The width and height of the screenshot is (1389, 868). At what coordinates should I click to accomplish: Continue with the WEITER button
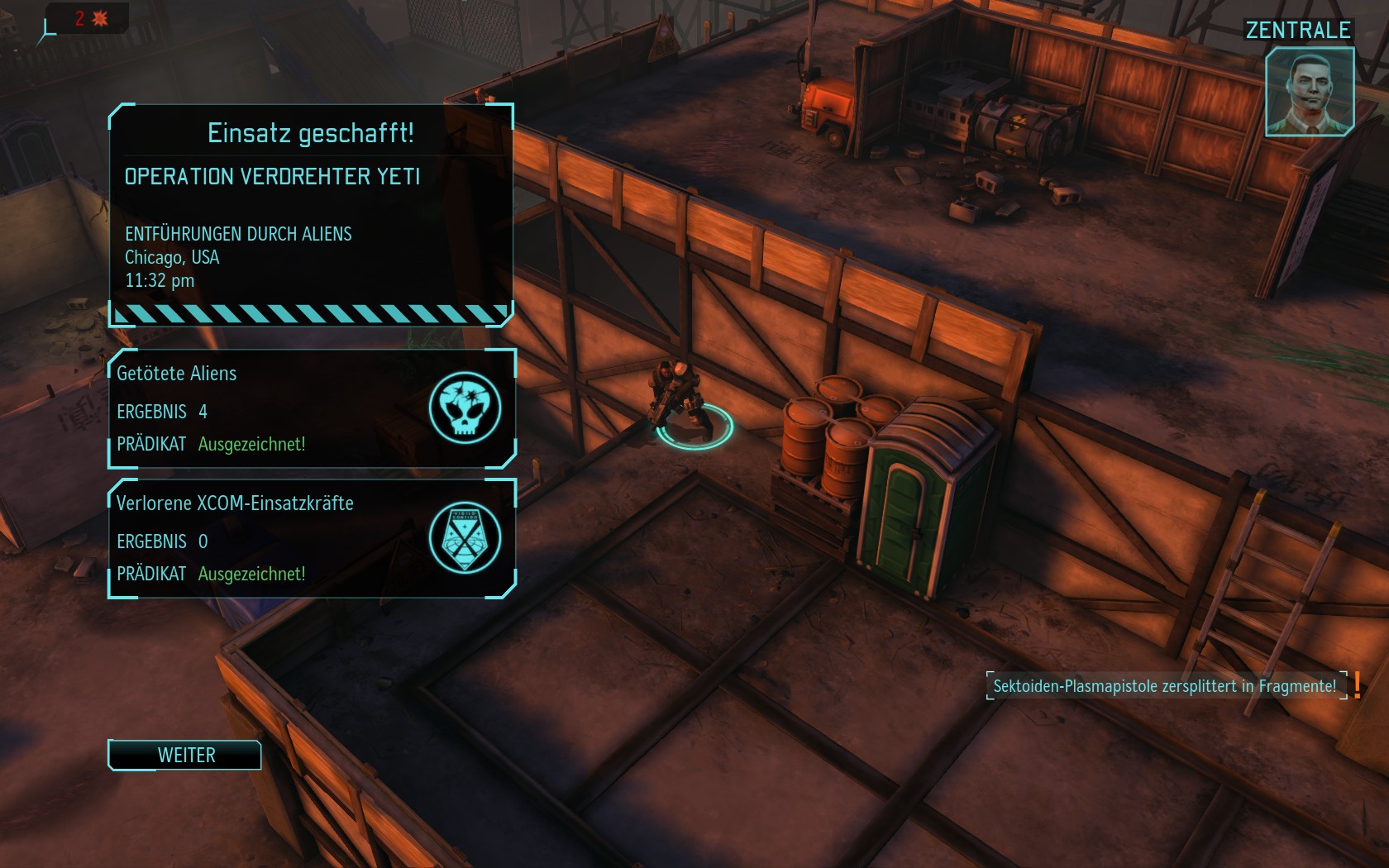point(185,755)
